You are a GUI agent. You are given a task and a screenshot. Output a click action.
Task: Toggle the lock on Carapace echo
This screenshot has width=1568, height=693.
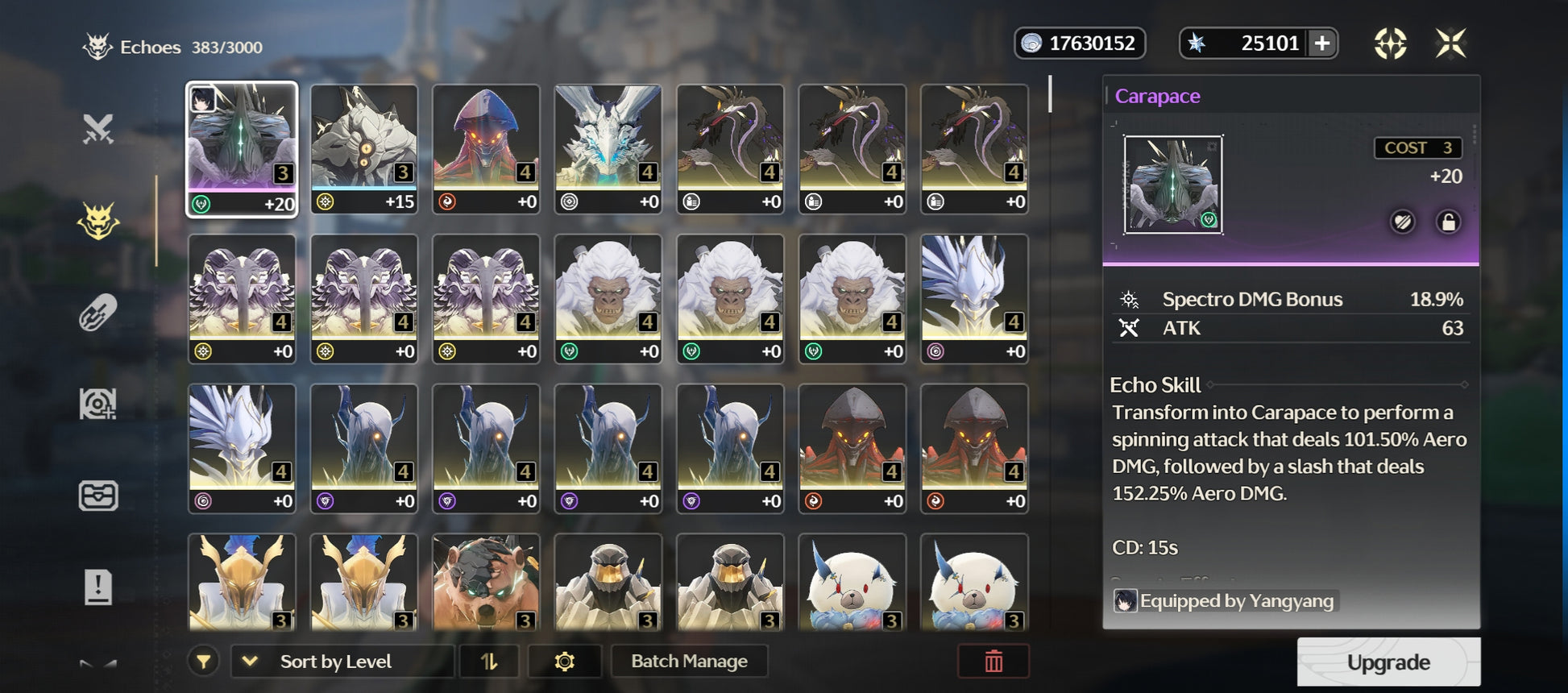coord(1448,222)
